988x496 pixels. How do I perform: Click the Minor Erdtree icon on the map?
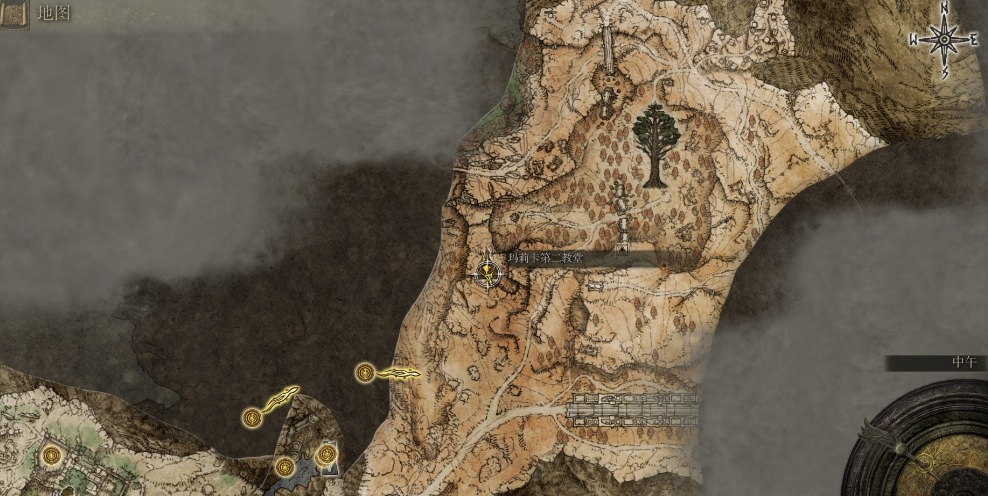pyautogui.click(x=654, y=145)
